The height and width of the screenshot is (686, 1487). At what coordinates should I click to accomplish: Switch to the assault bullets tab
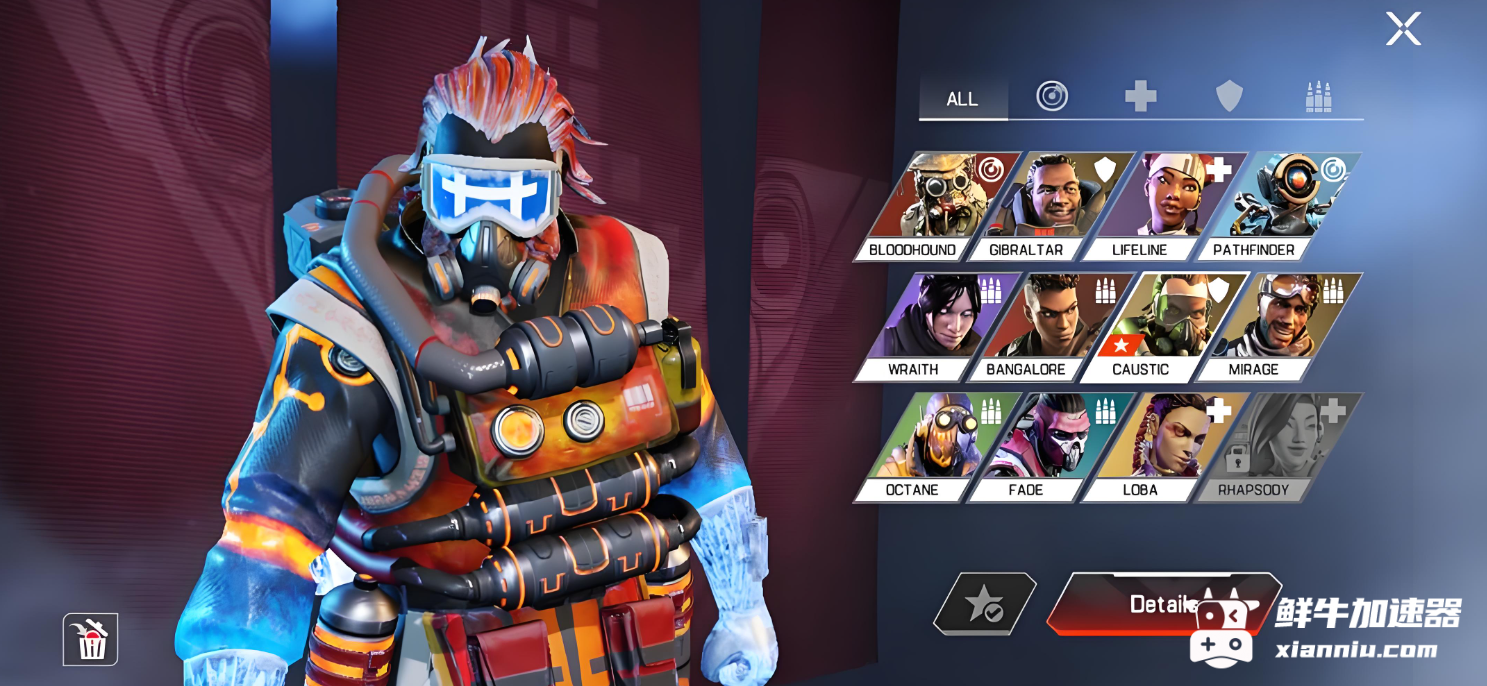pos(1318,97)
